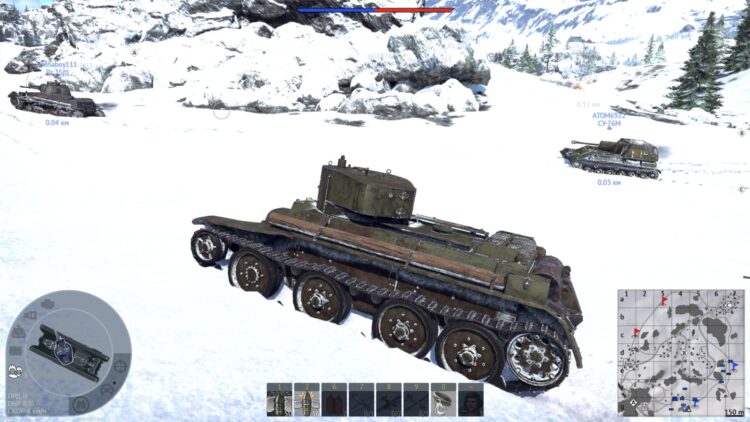This screenshot has width=750, height=422.
Task: Switch to the second shell with explosion icon
Action: tap(306, 400)
